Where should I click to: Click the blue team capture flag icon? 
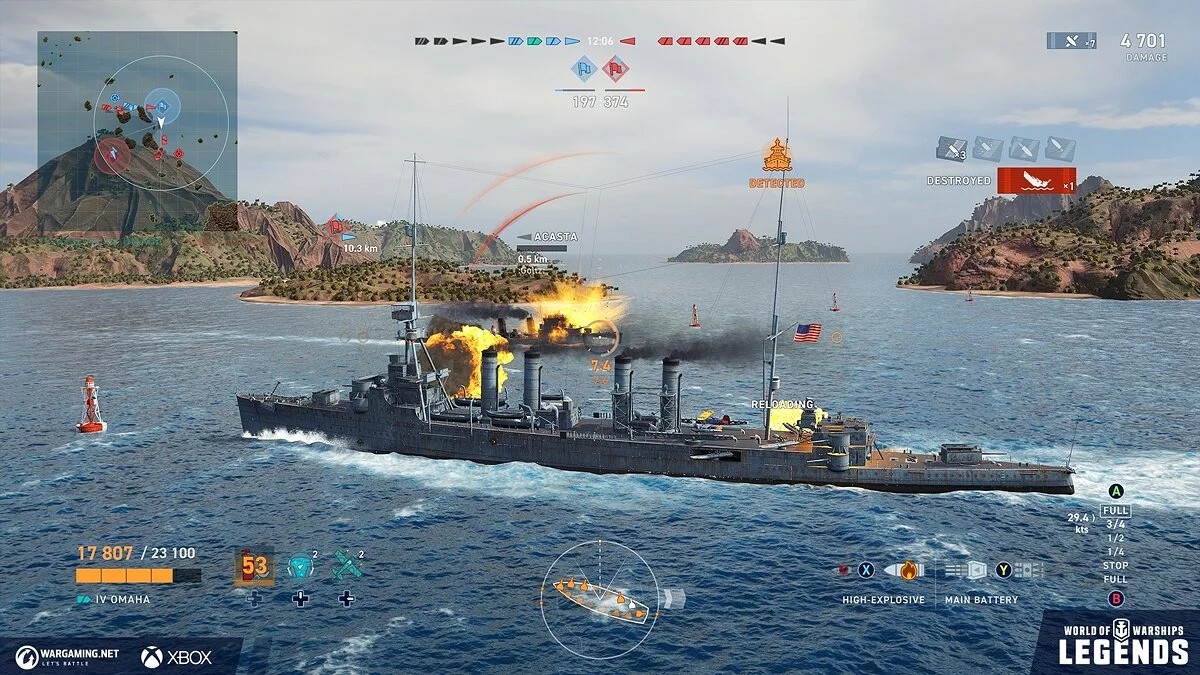point(584,69)
